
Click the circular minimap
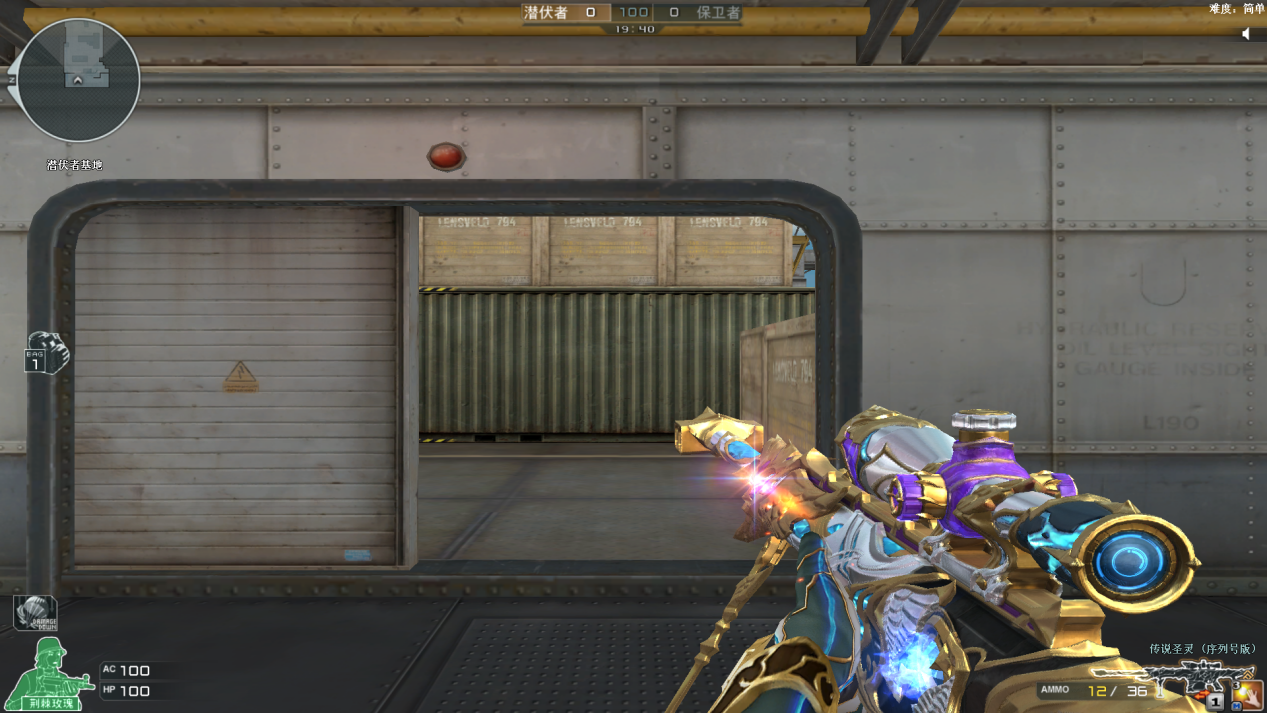pos(78,80)
